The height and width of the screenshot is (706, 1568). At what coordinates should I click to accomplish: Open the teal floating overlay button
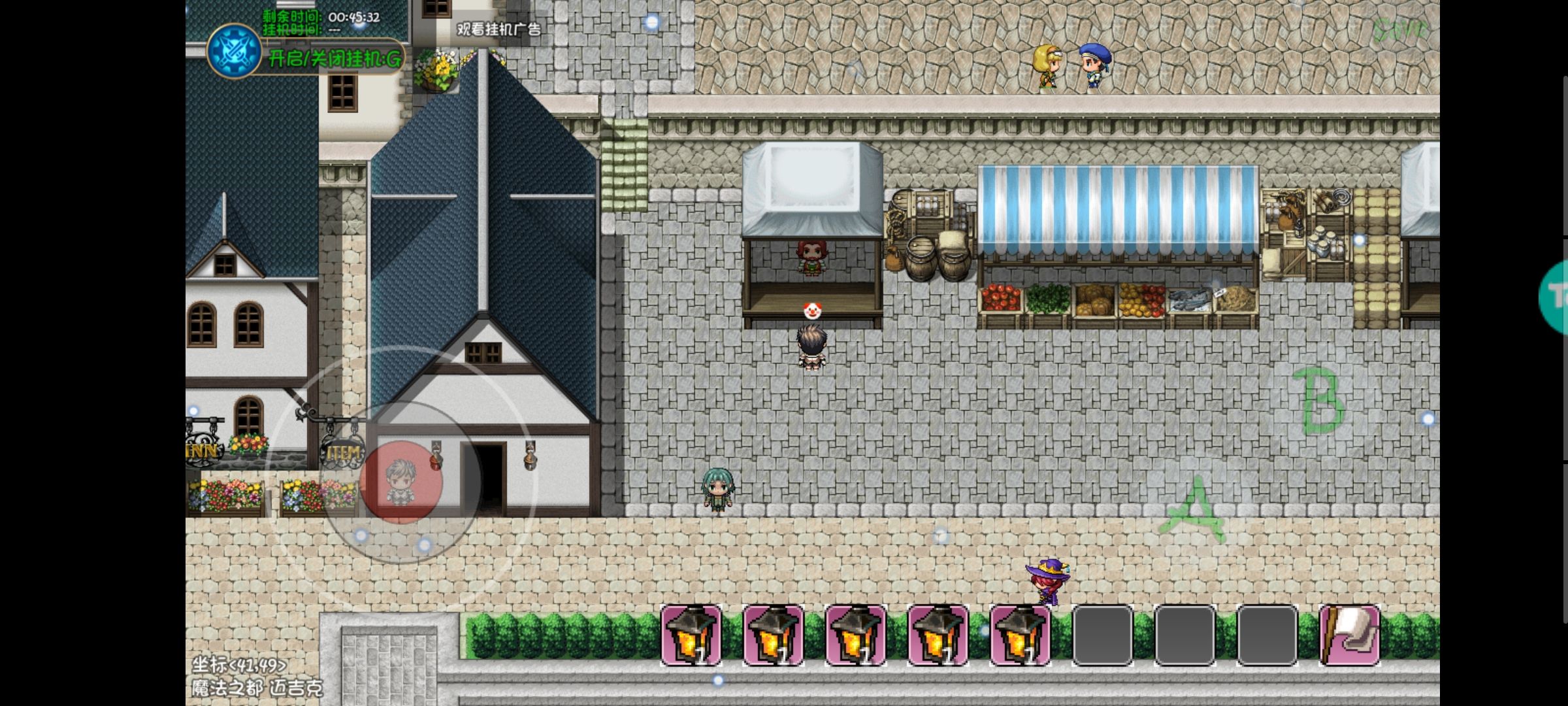[1556, 297]
